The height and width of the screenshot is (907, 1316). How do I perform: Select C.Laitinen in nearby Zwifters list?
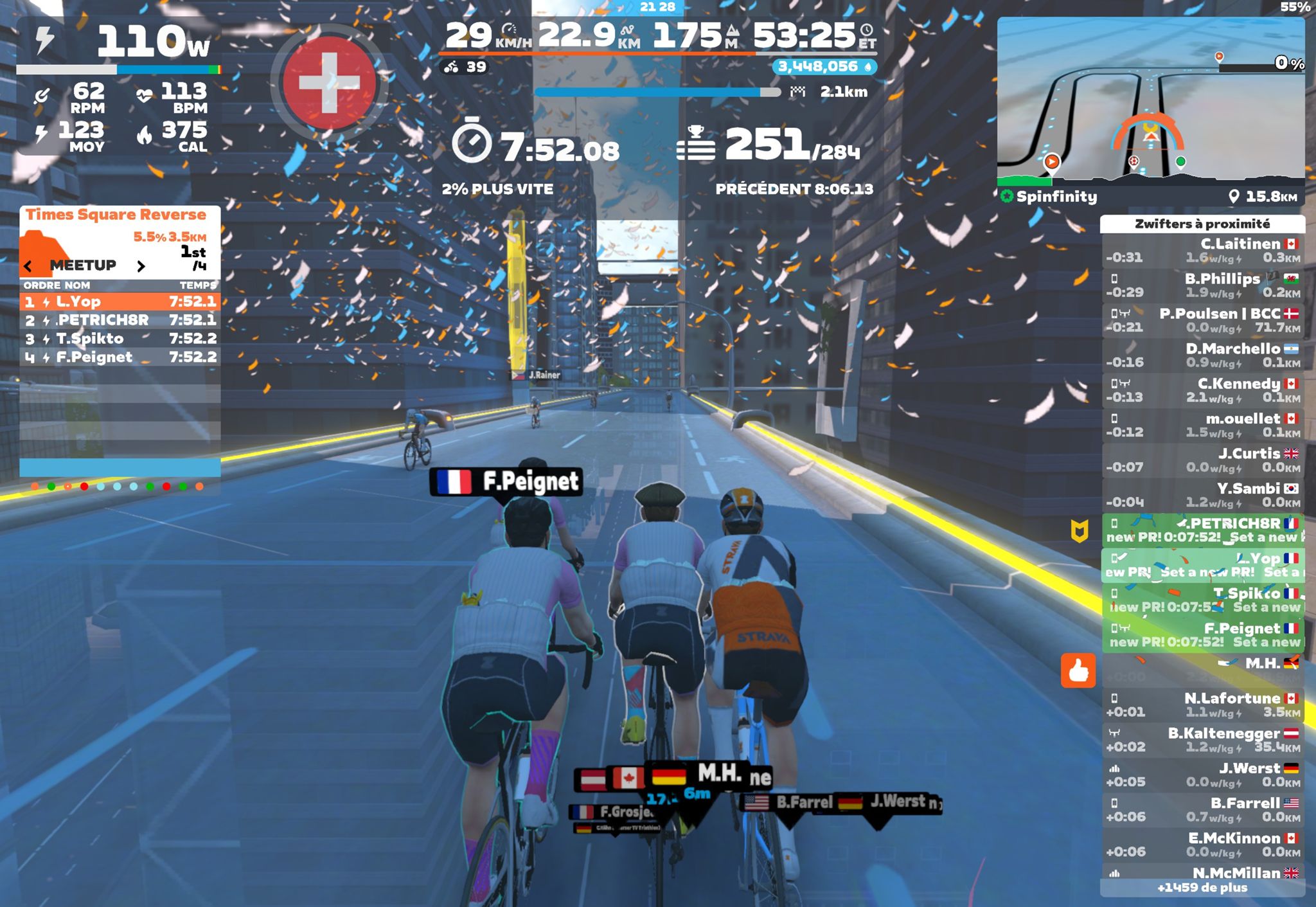[x=1202, y=251]
